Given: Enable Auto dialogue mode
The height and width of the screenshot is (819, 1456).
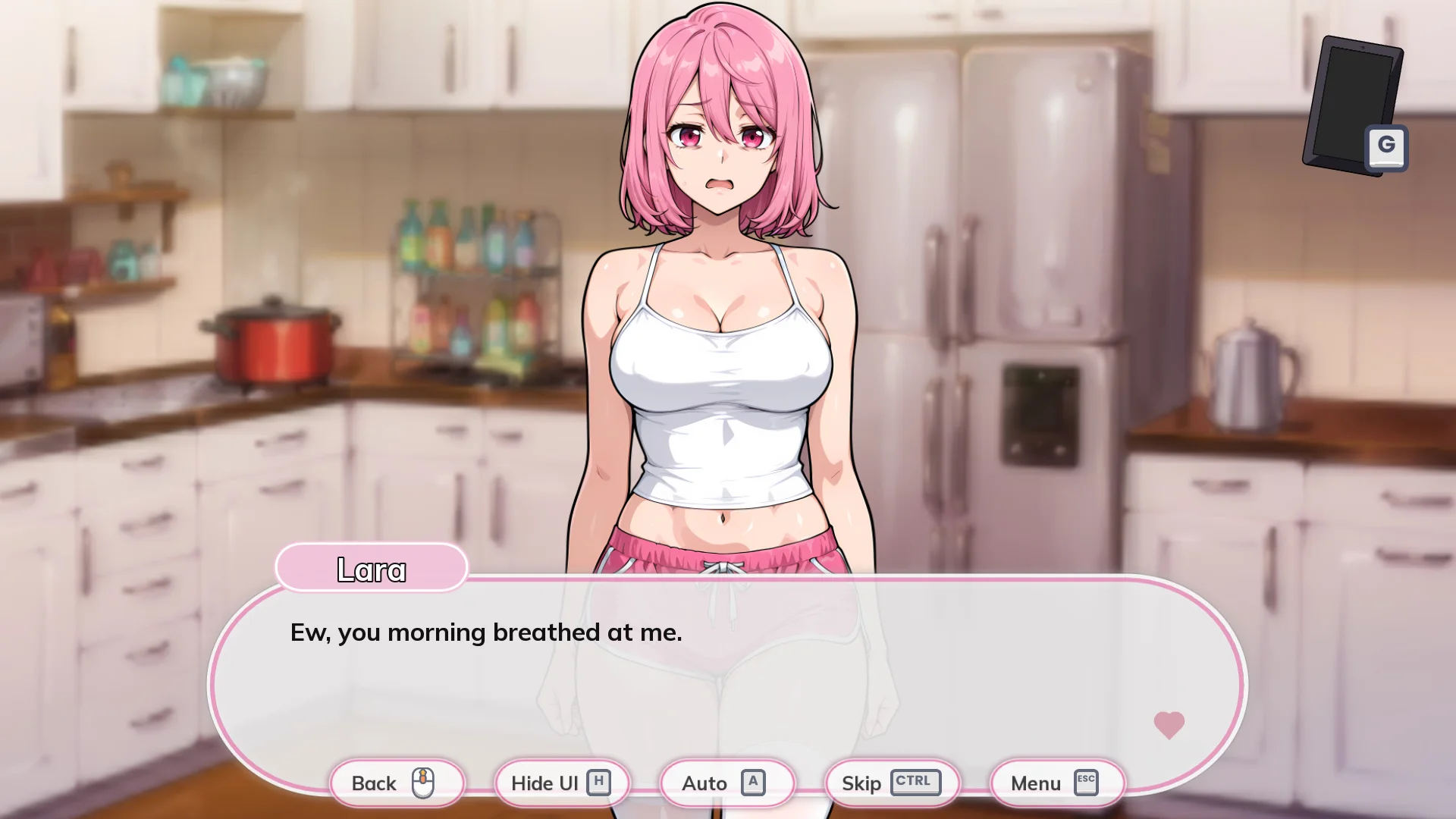Looking at the screenshot, I should coord(726,783).
